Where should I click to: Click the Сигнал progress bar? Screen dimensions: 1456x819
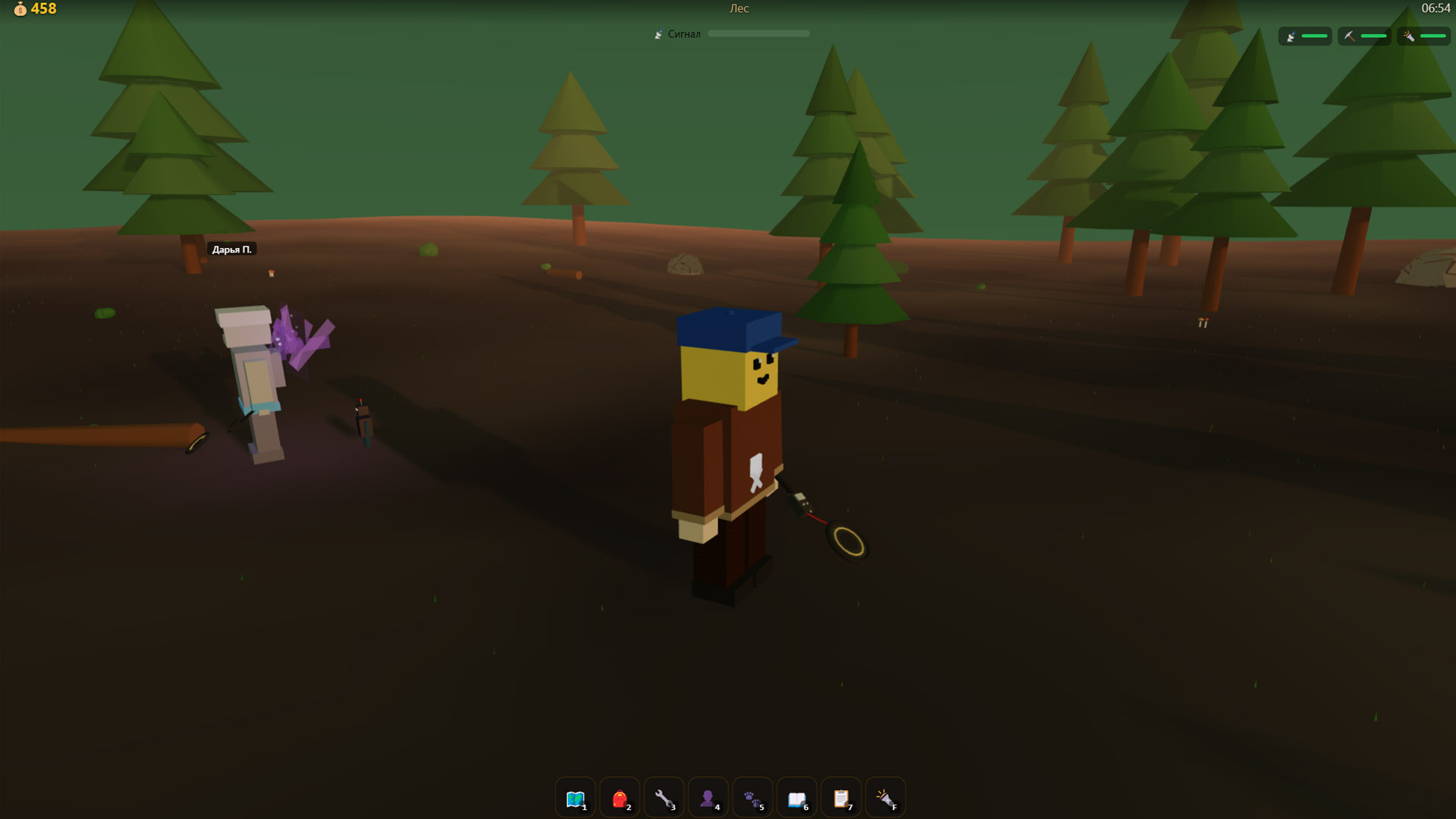(758, 33)
